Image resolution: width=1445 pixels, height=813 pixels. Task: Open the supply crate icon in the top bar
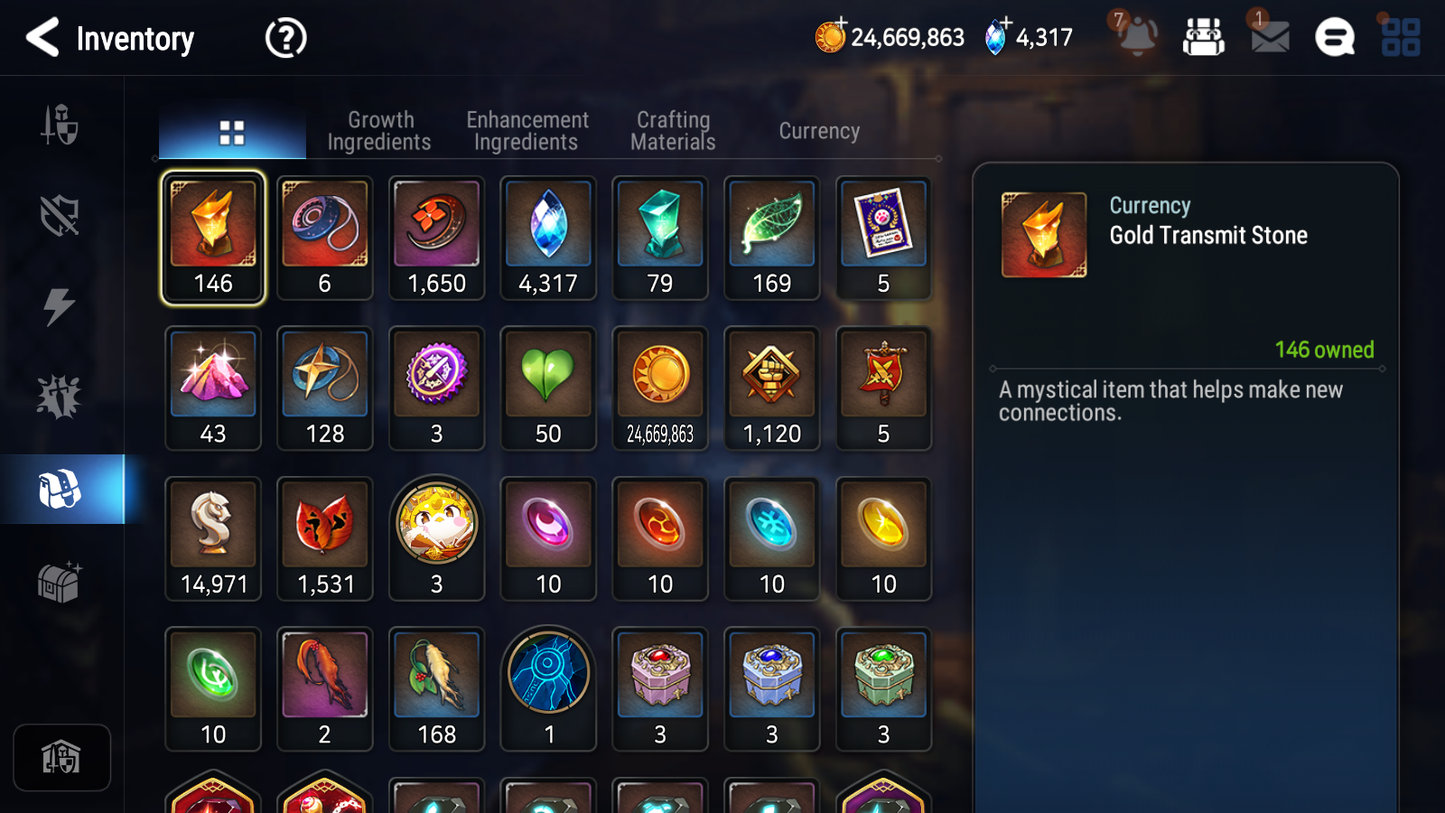click(x=1203, y=37)
